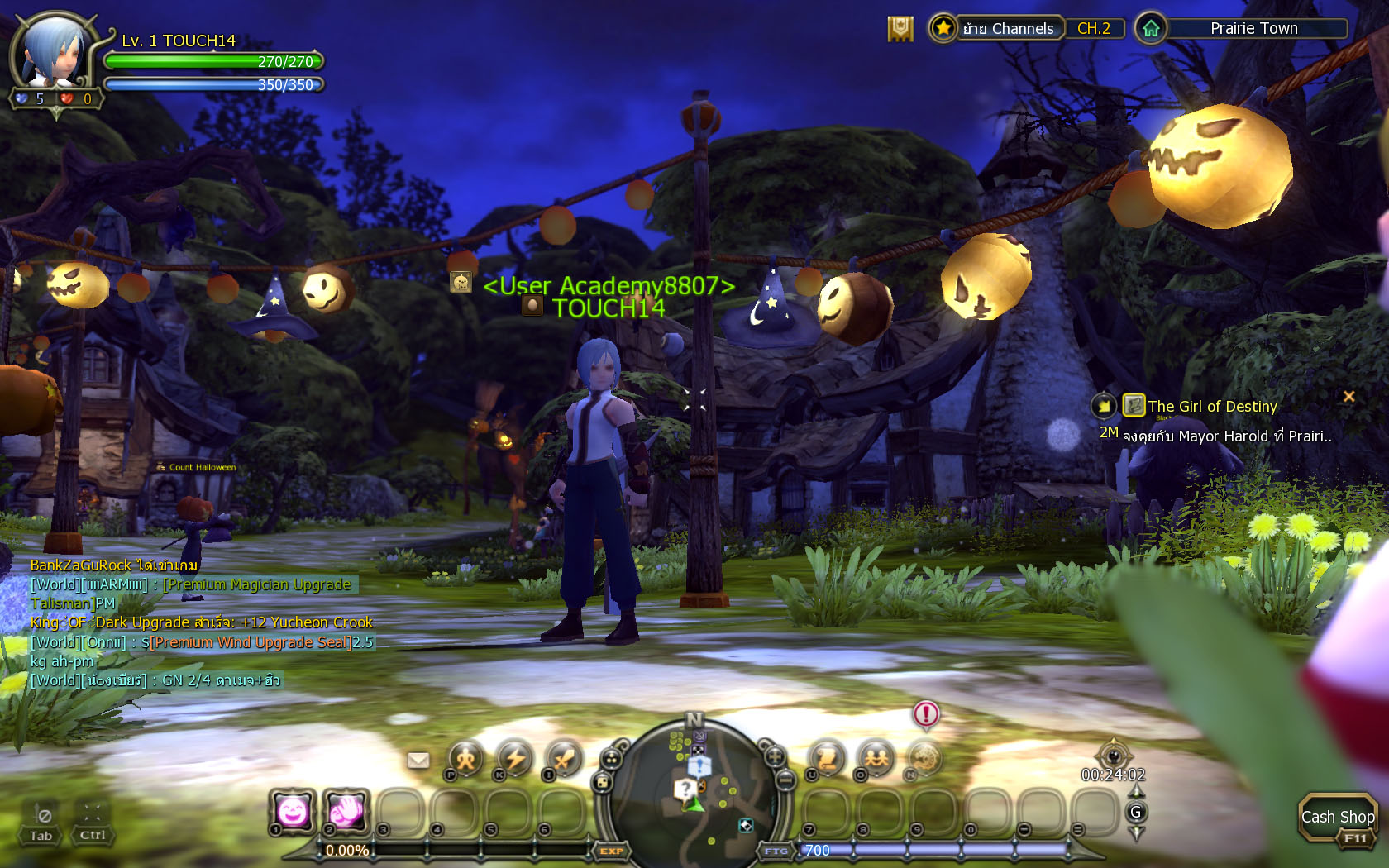The width and height of the screenshot is (1389, 868).
Task: Open the quest scroll icon
Action: [827, 758]
